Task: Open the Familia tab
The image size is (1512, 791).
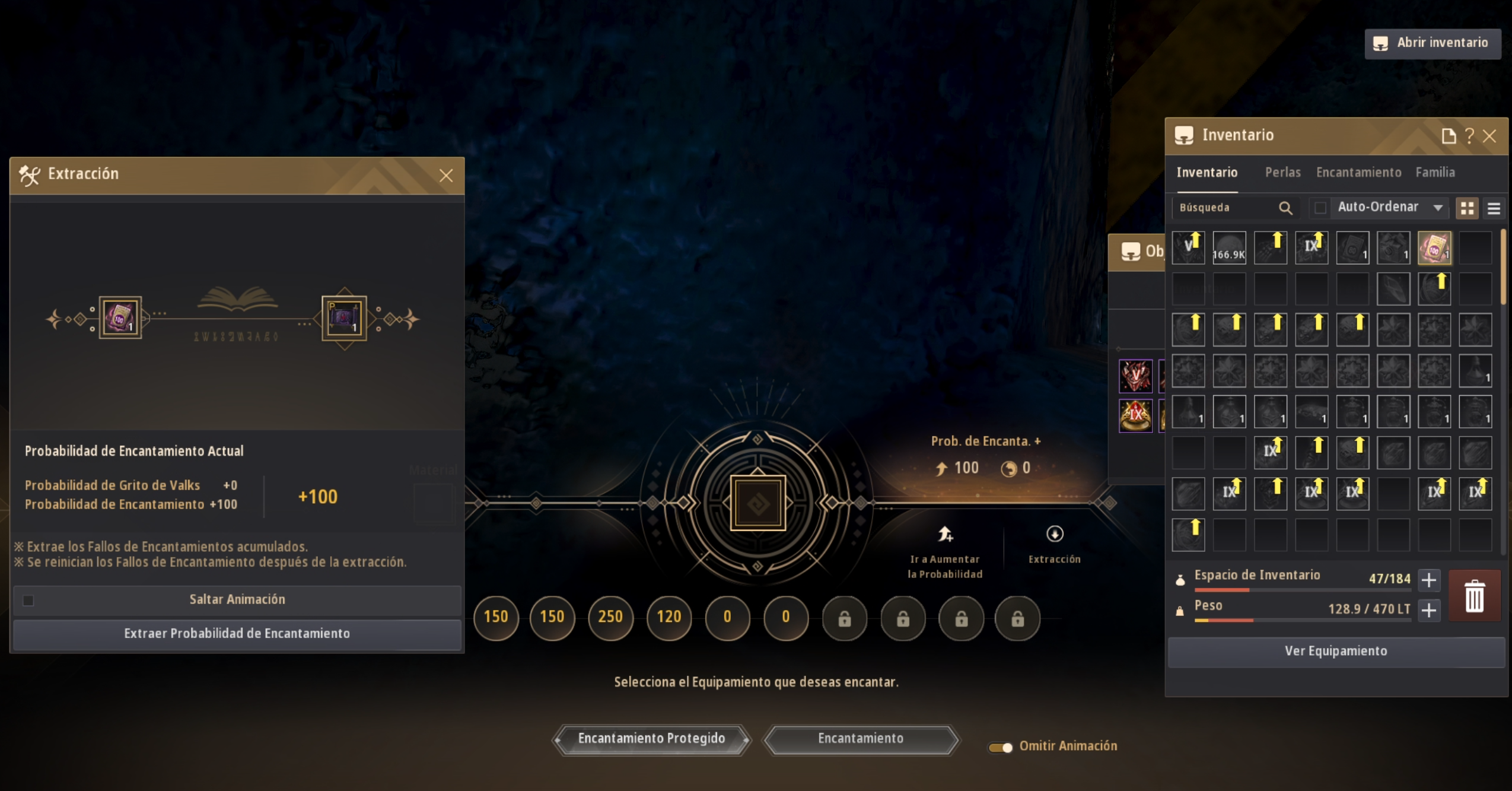Action: (1434, 173)
